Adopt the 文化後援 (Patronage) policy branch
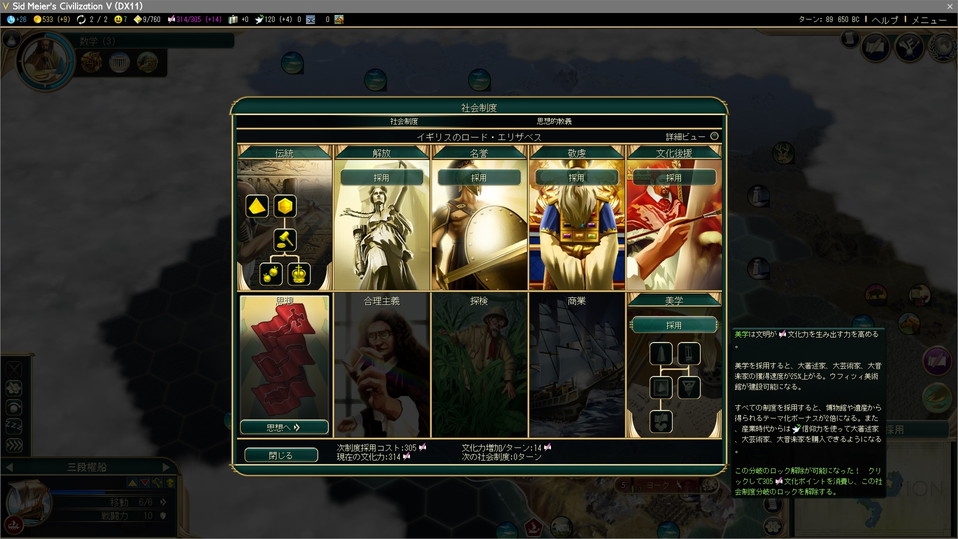 (674, 177)
